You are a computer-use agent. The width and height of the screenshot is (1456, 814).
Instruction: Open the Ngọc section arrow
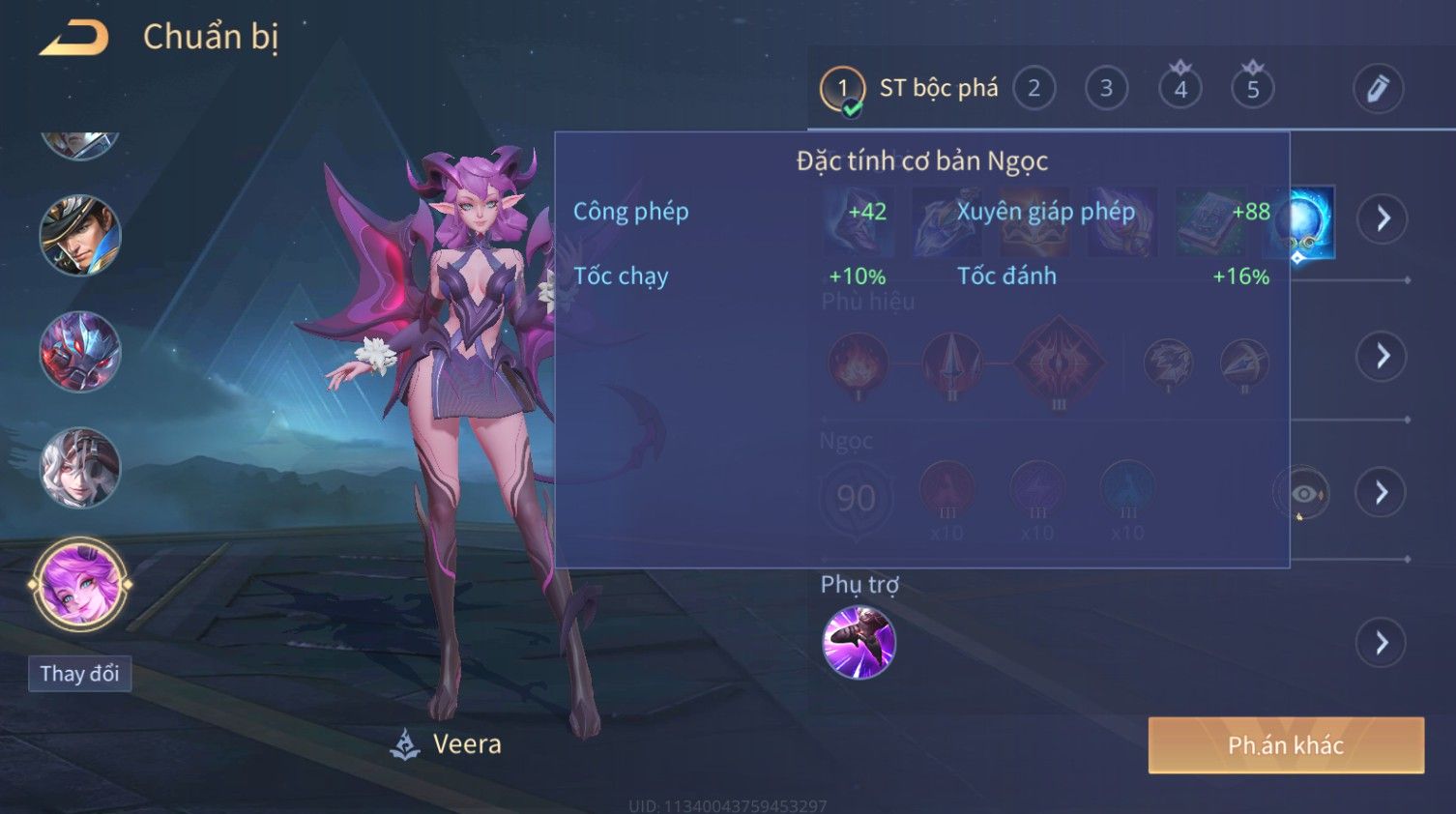(x=1383, y=493)
